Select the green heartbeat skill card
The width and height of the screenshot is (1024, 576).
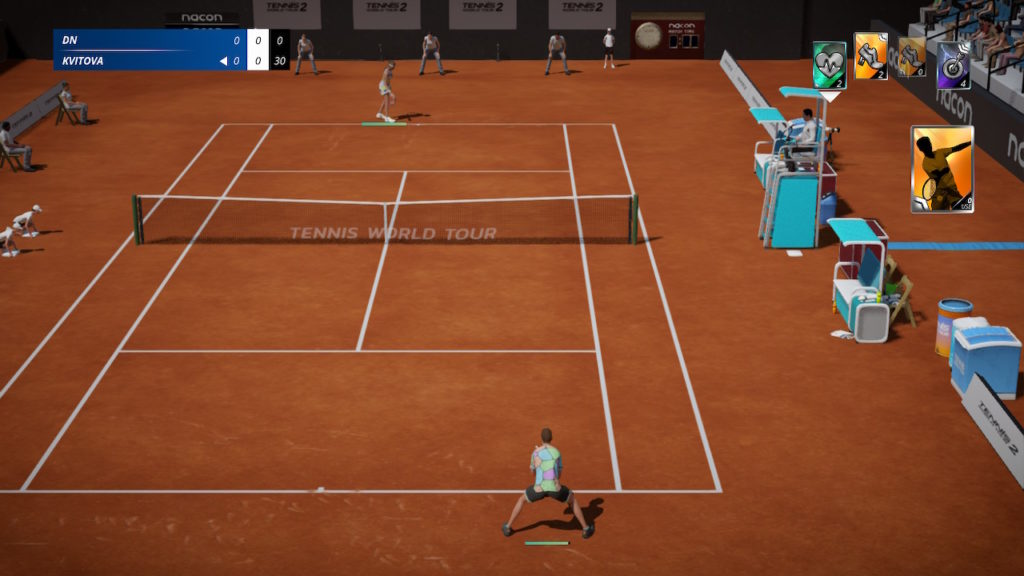point(829,65)
